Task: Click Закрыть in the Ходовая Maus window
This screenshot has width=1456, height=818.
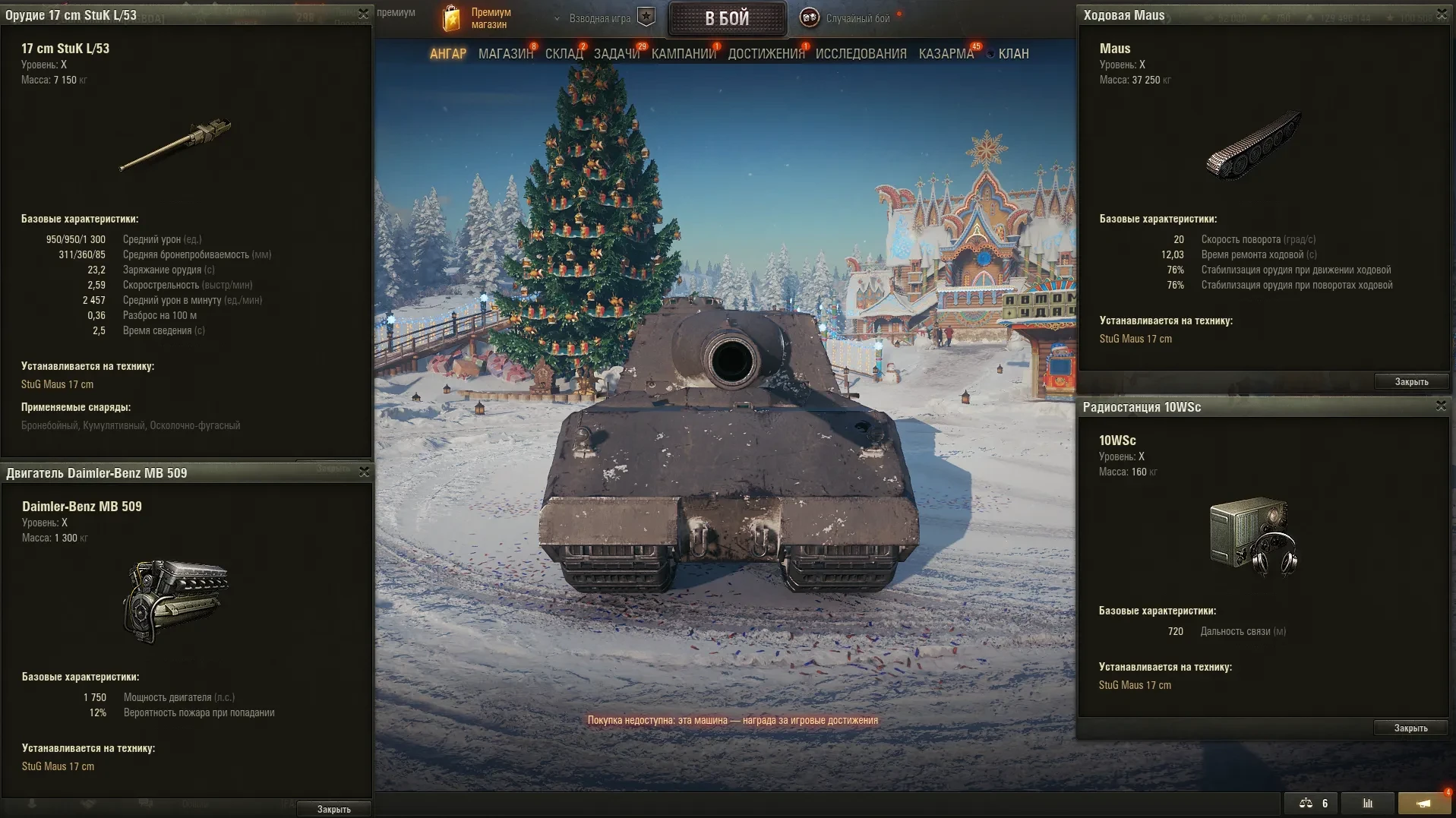Action: [x=1411, y=382]
